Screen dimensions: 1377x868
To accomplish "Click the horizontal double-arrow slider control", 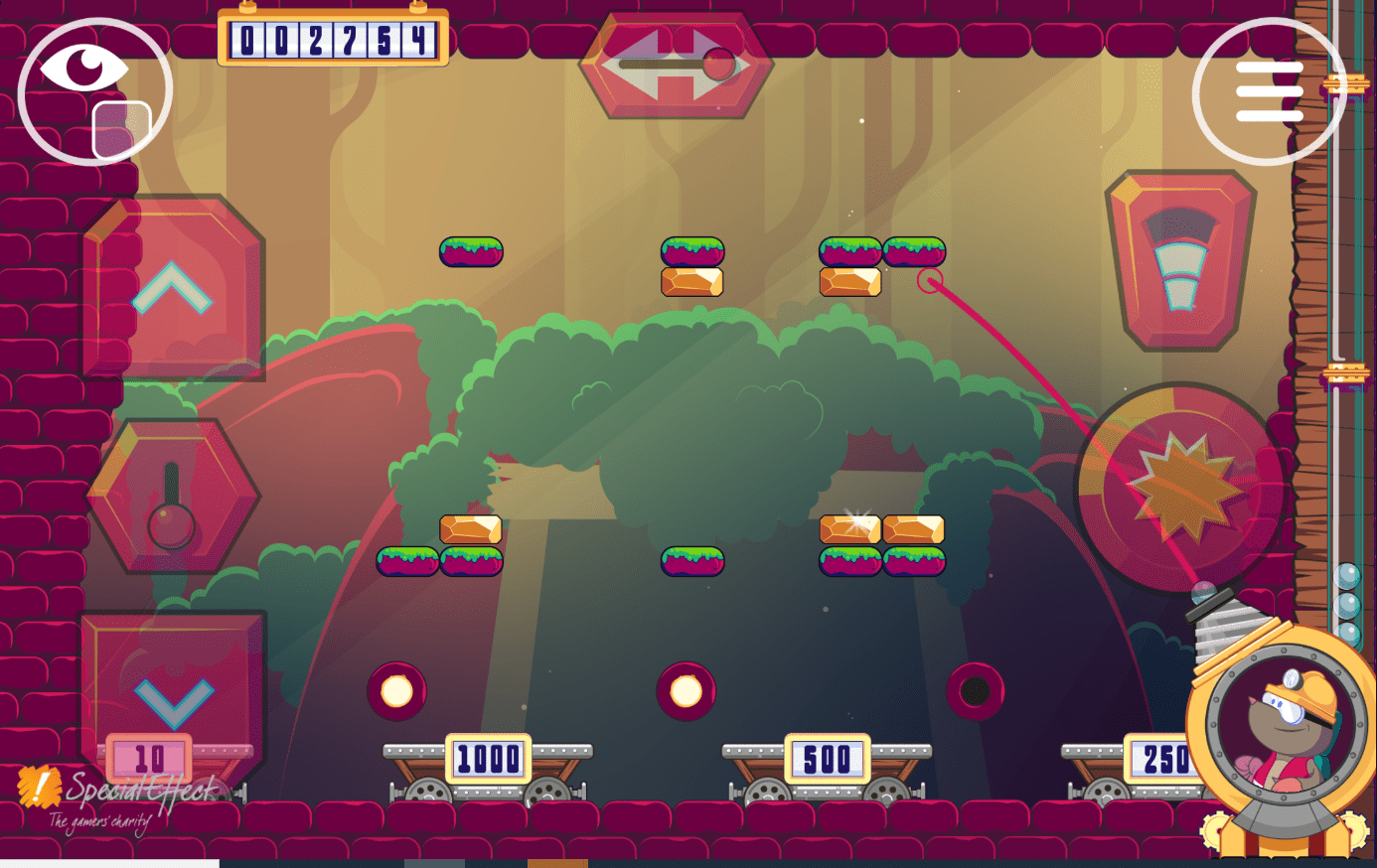I will point(677,66).
